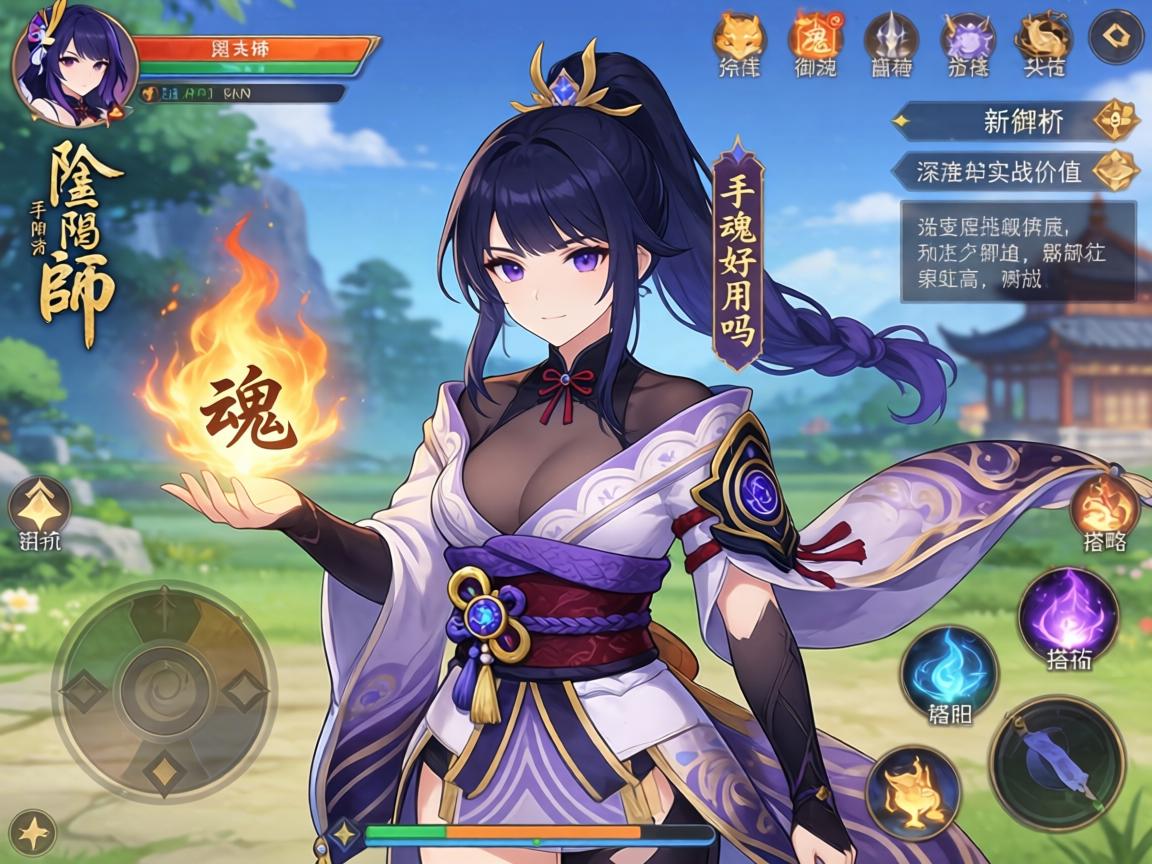The image size is (1152, 864).
Task: Click the dark round diamond button
Action: [1115, 37]
